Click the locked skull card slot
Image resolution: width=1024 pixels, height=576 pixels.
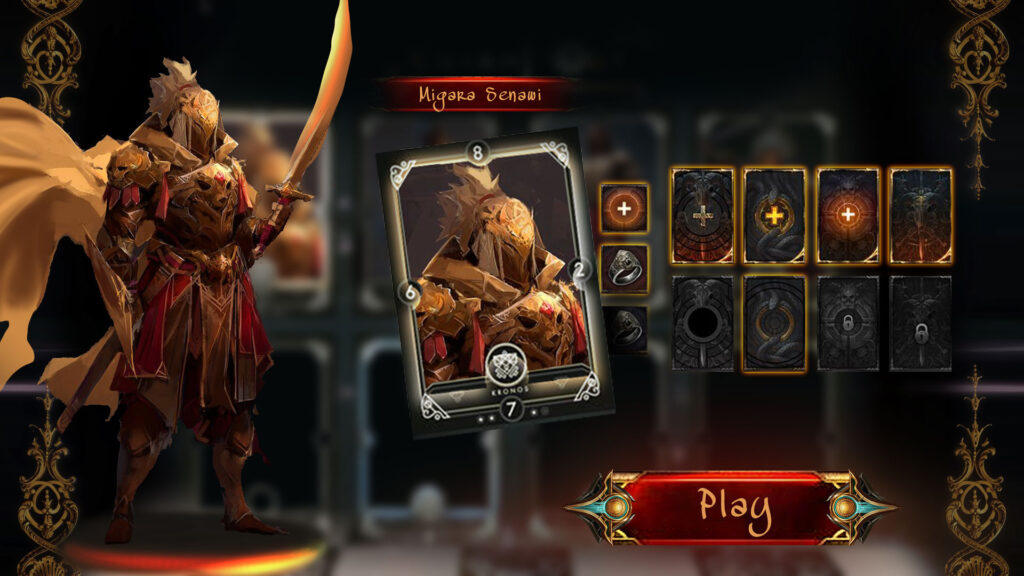click(848, 323)
